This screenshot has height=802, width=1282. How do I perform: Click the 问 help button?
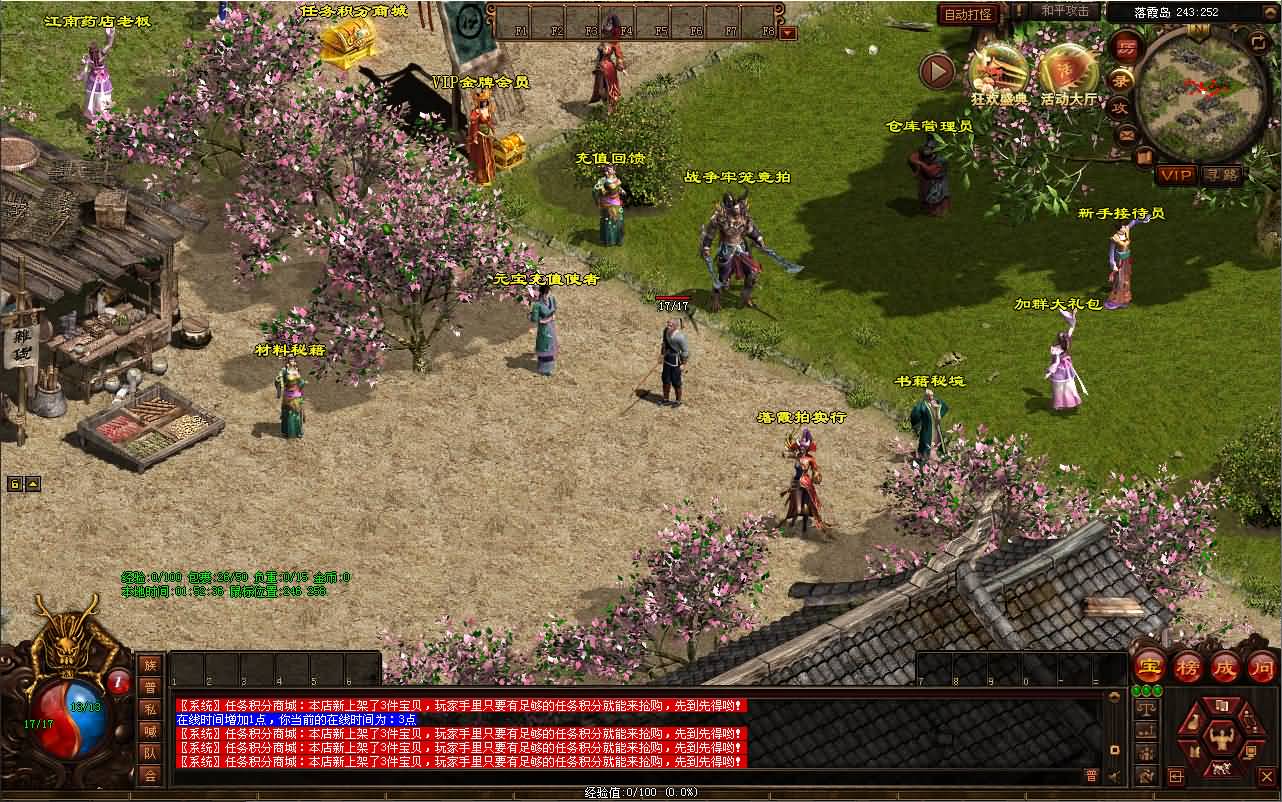pos(1262,666)
